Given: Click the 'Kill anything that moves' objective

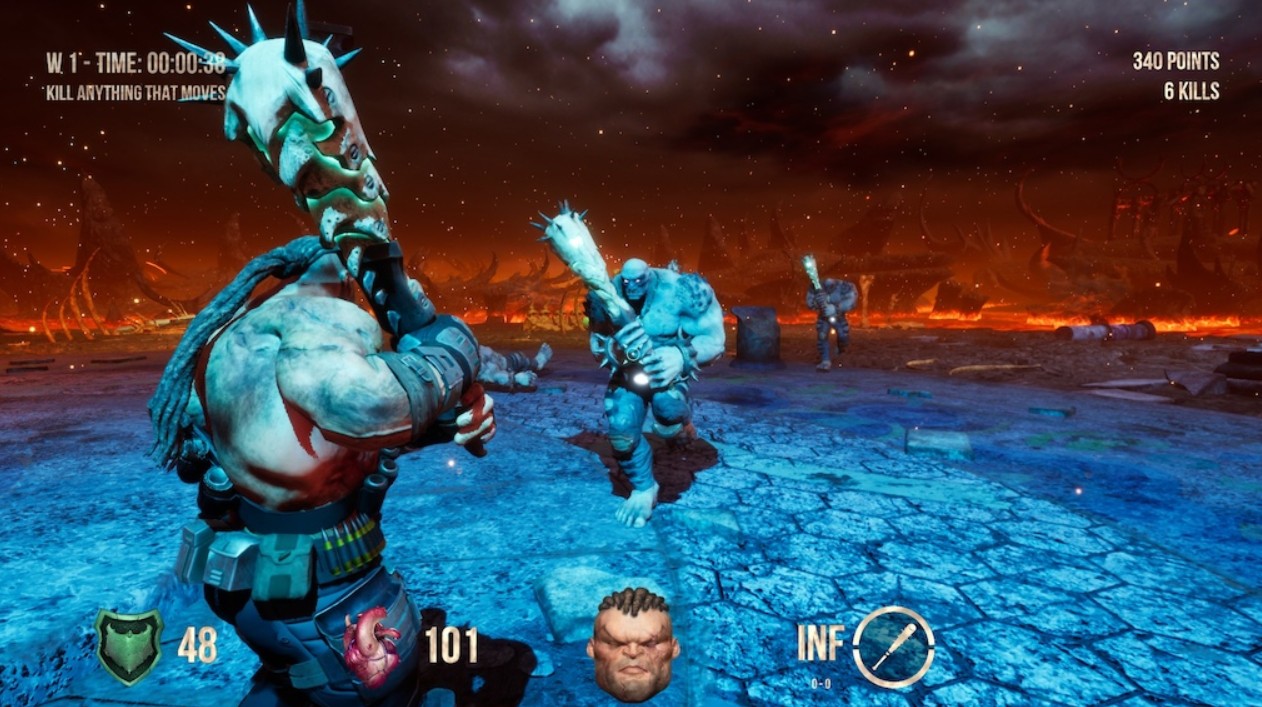Looking at the screenshot, I should [136, 93].
